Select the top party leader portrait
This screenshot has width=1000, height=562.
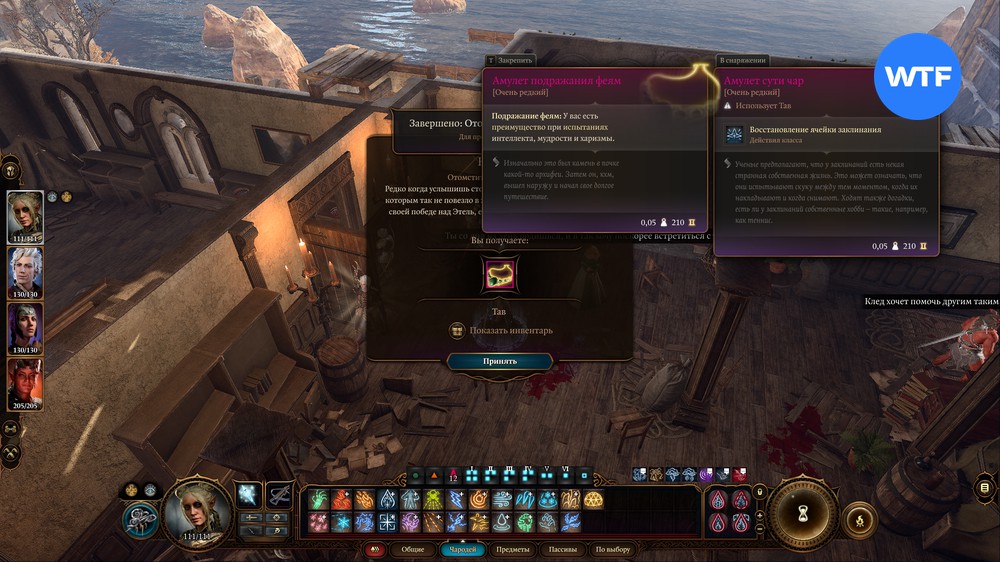(x=26, y=215)
